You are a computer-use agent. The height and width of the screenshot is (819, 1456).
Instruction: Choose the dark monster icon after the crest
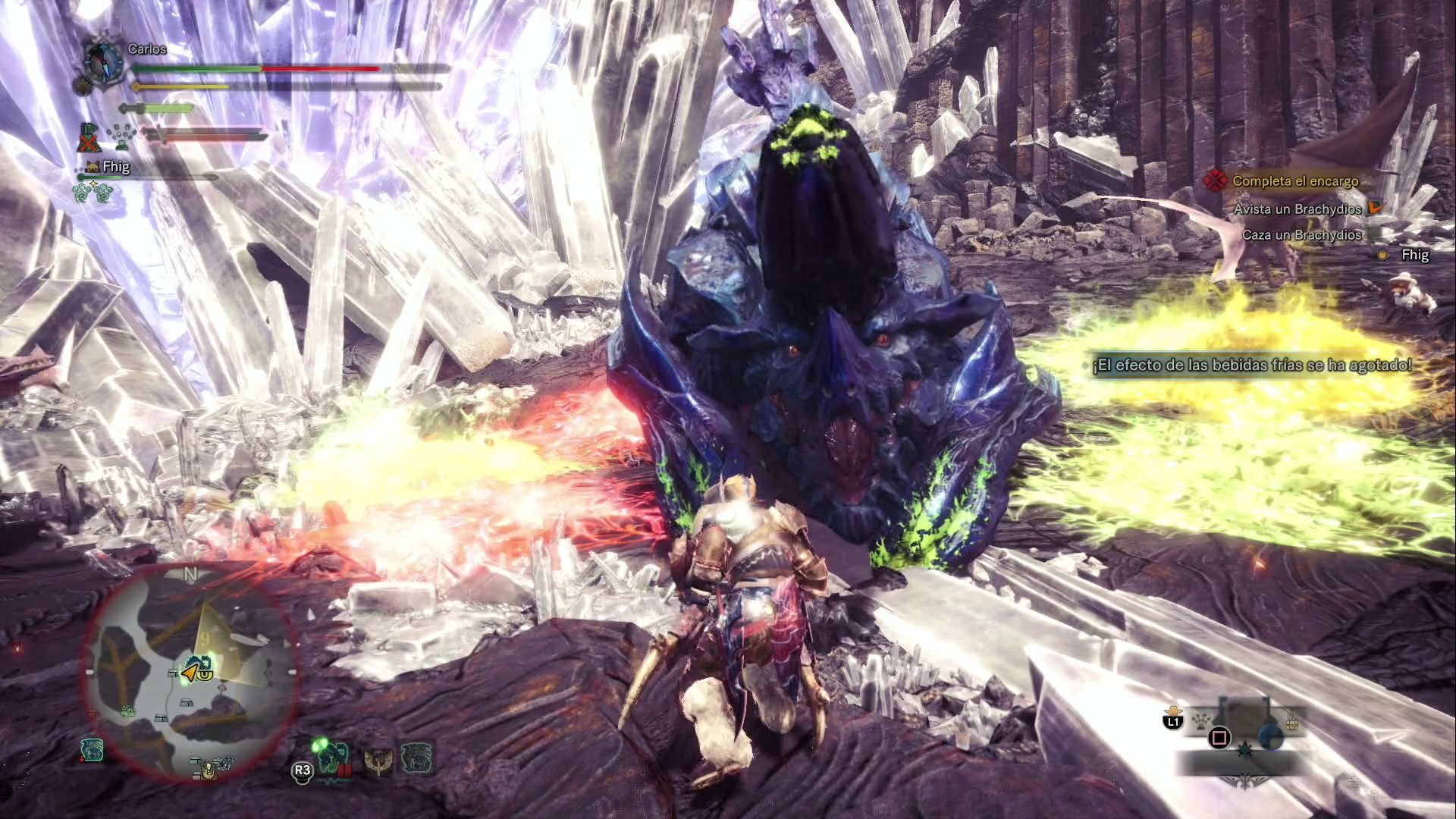(x=416, y=758)
